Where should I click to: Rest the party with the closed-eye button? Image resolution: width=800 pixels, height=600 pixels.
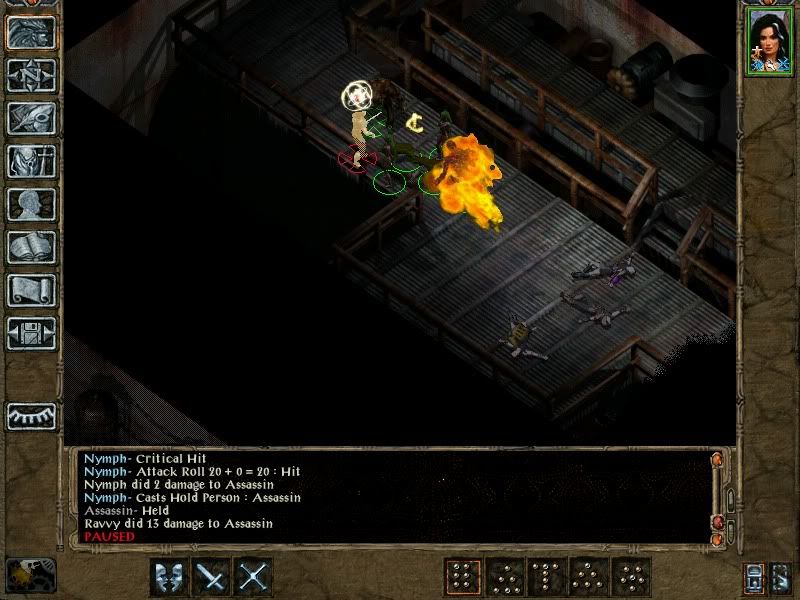31,414
